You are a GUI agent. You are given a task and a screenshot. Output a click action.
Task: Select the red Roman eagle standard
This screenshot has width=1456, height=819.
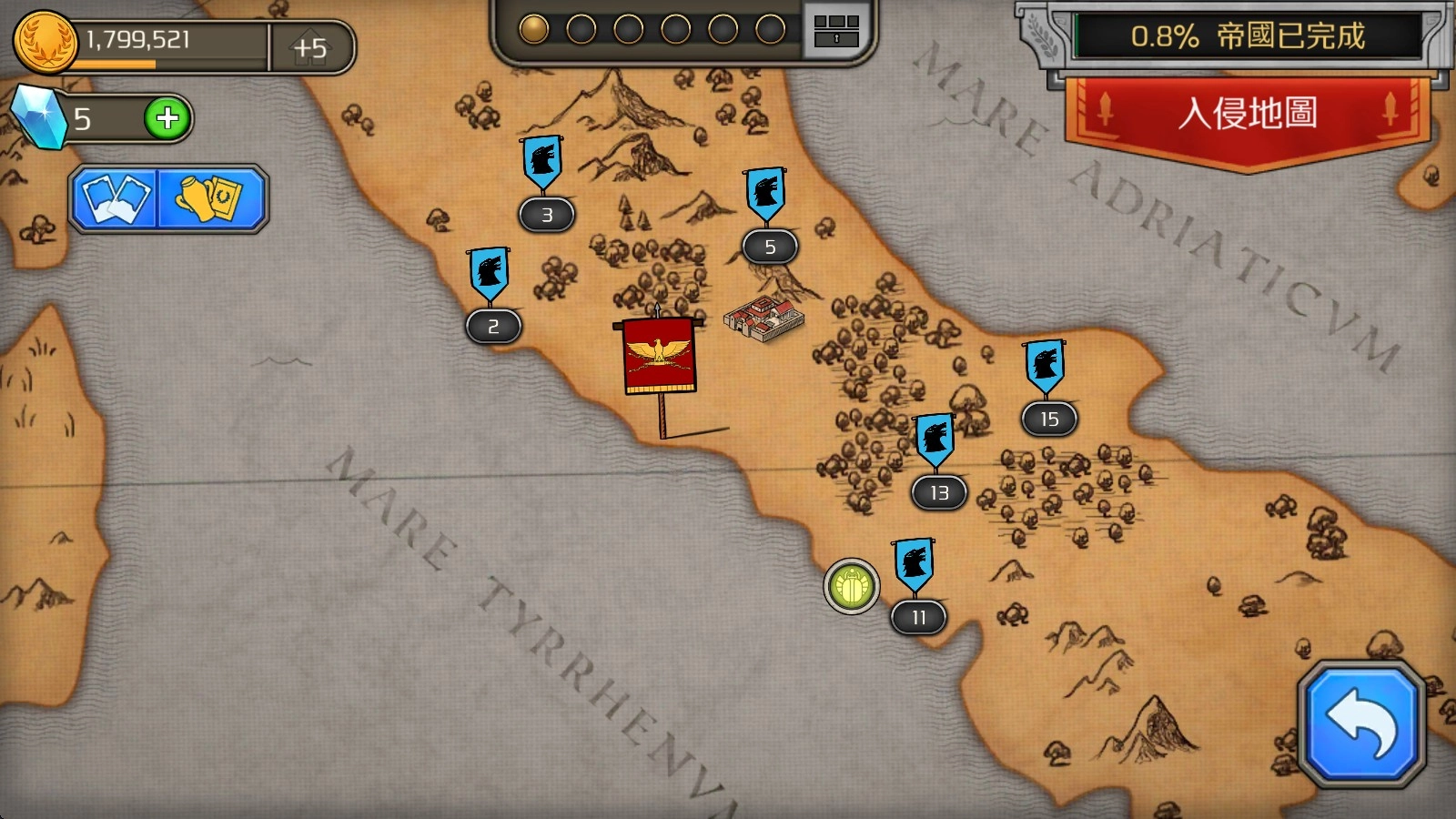(x=660, y=356)
